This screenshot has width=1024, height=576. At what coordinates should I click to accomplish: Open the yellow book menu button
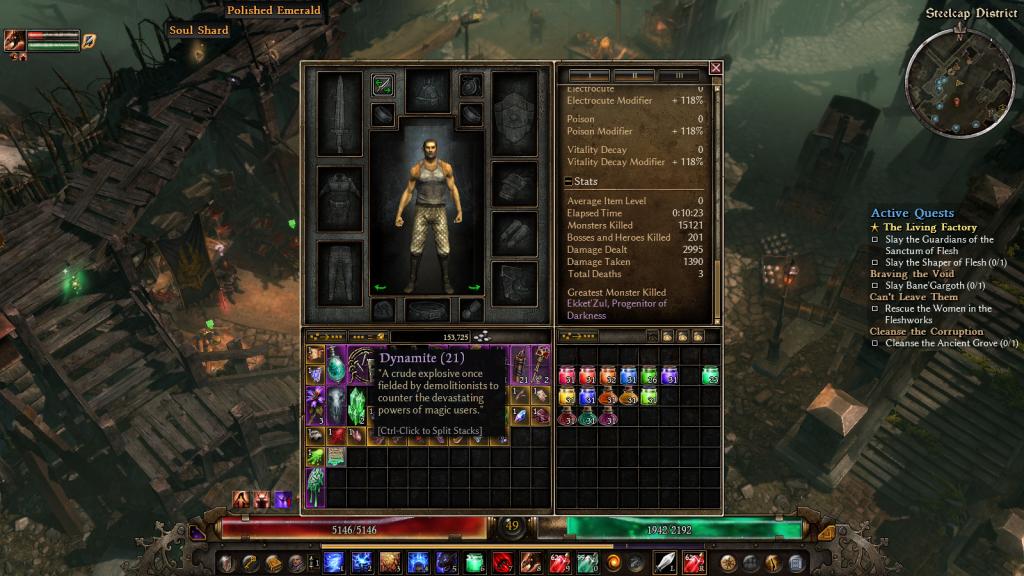(273, 562)
